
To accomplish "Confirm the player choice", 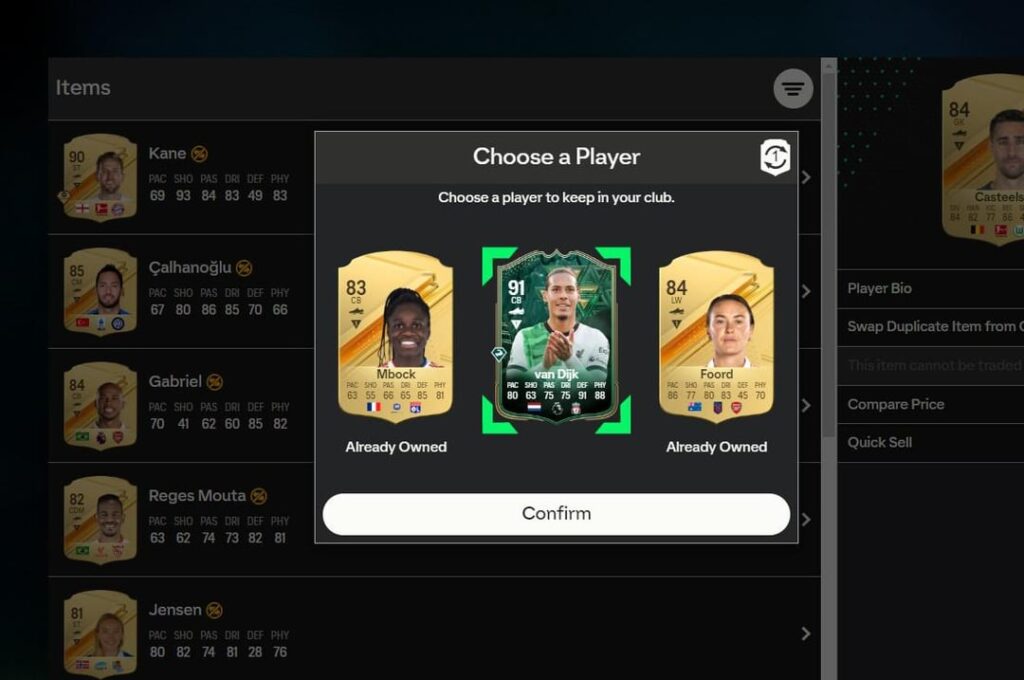I will [x=556, y=514].
